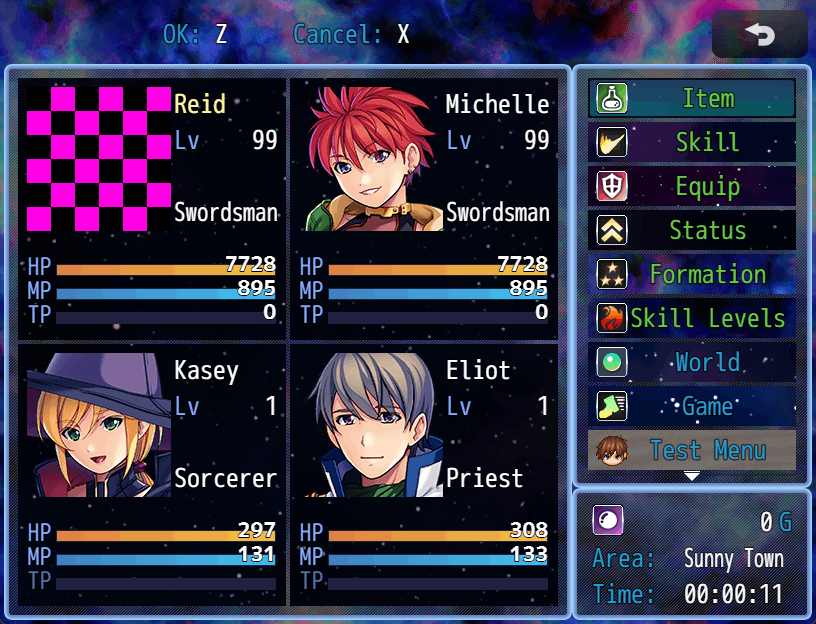Open the Formation menu
Image resolution: width=816 pixels, height=624 pixels.
[x=692, y=275]
